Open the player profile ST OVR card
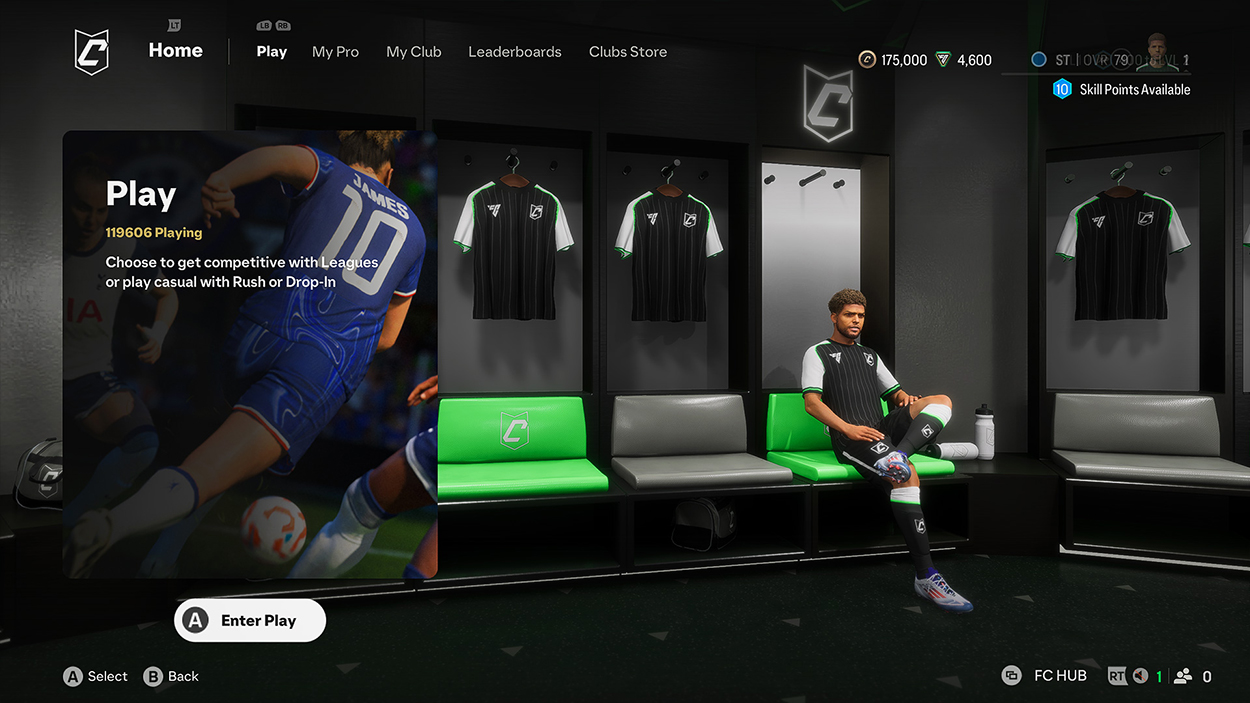The width and height of the screenshot is (1250, 703). point(1110,60)
